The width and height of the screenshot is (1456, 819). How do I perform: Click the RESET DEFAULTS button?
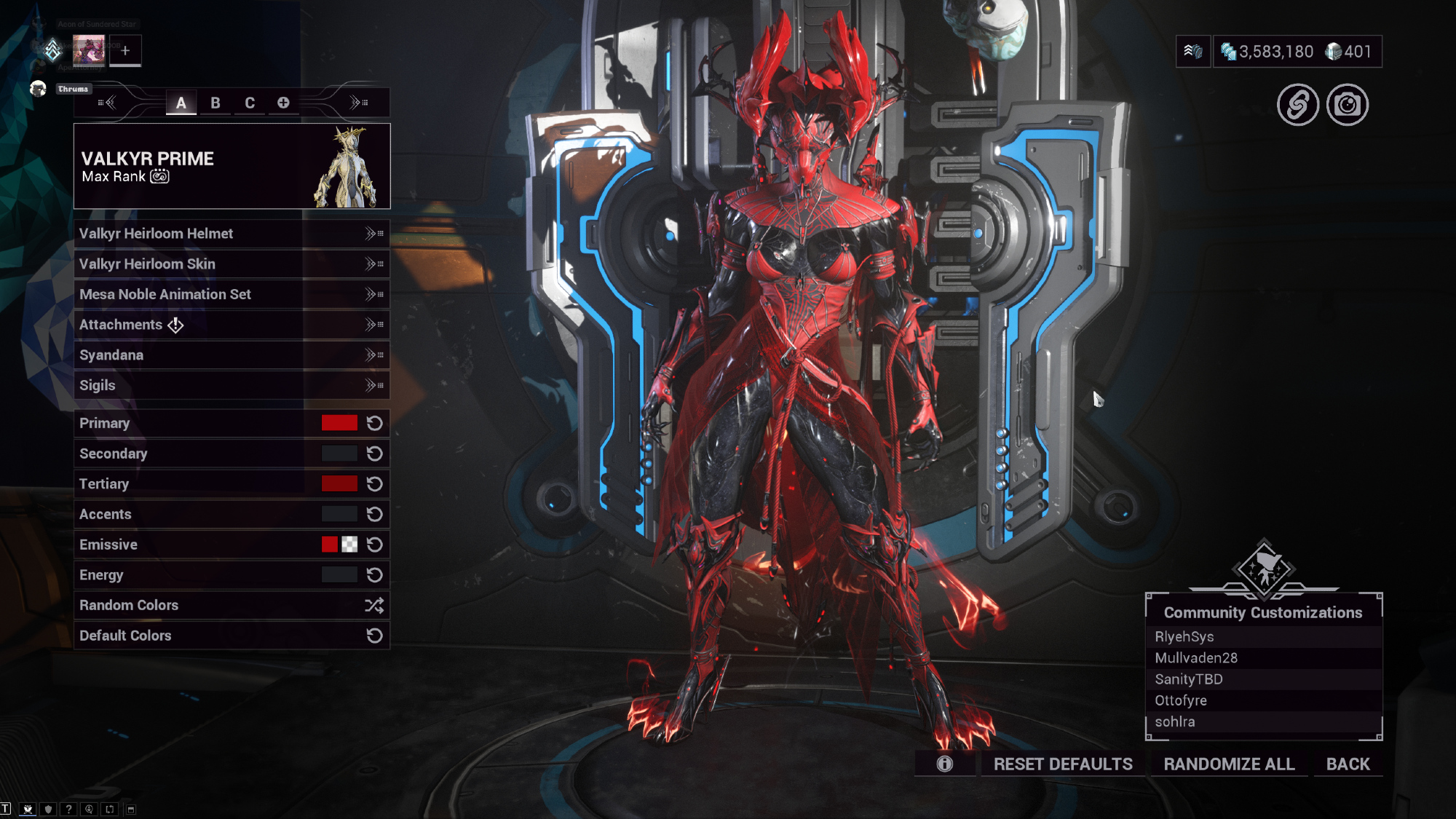point(1063,764)
